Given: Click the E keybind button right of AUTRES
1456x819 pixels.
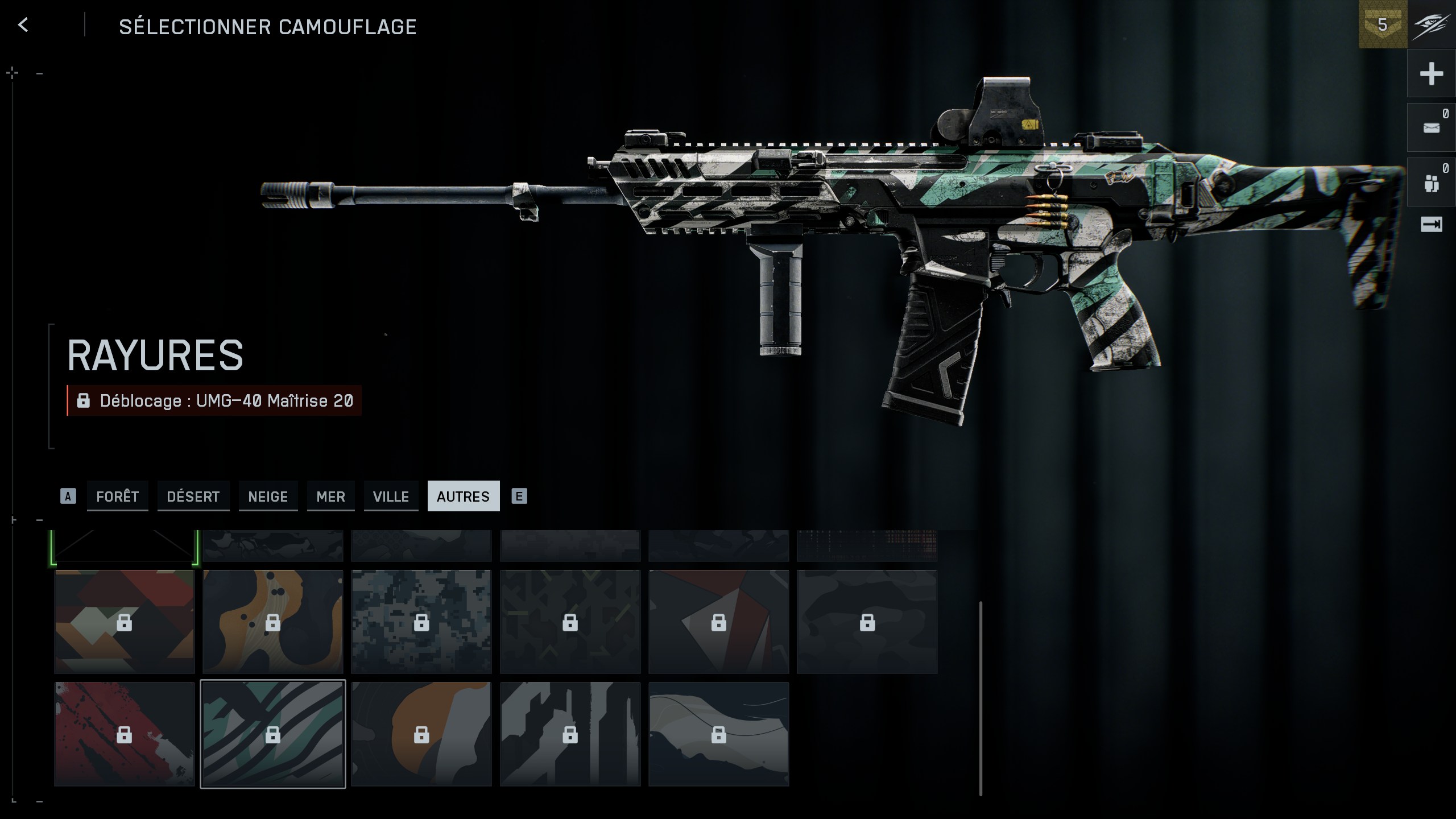Looking at the screenshot, I should click(x=518, y=496).
